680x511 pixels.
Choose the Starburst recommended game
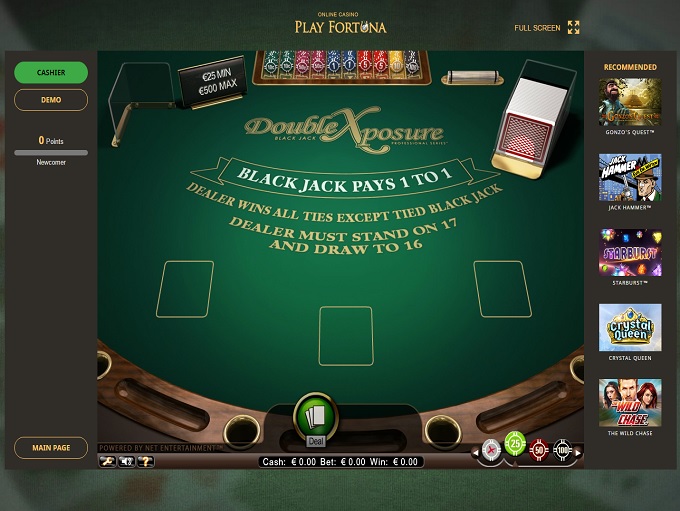tap(630, 252)
